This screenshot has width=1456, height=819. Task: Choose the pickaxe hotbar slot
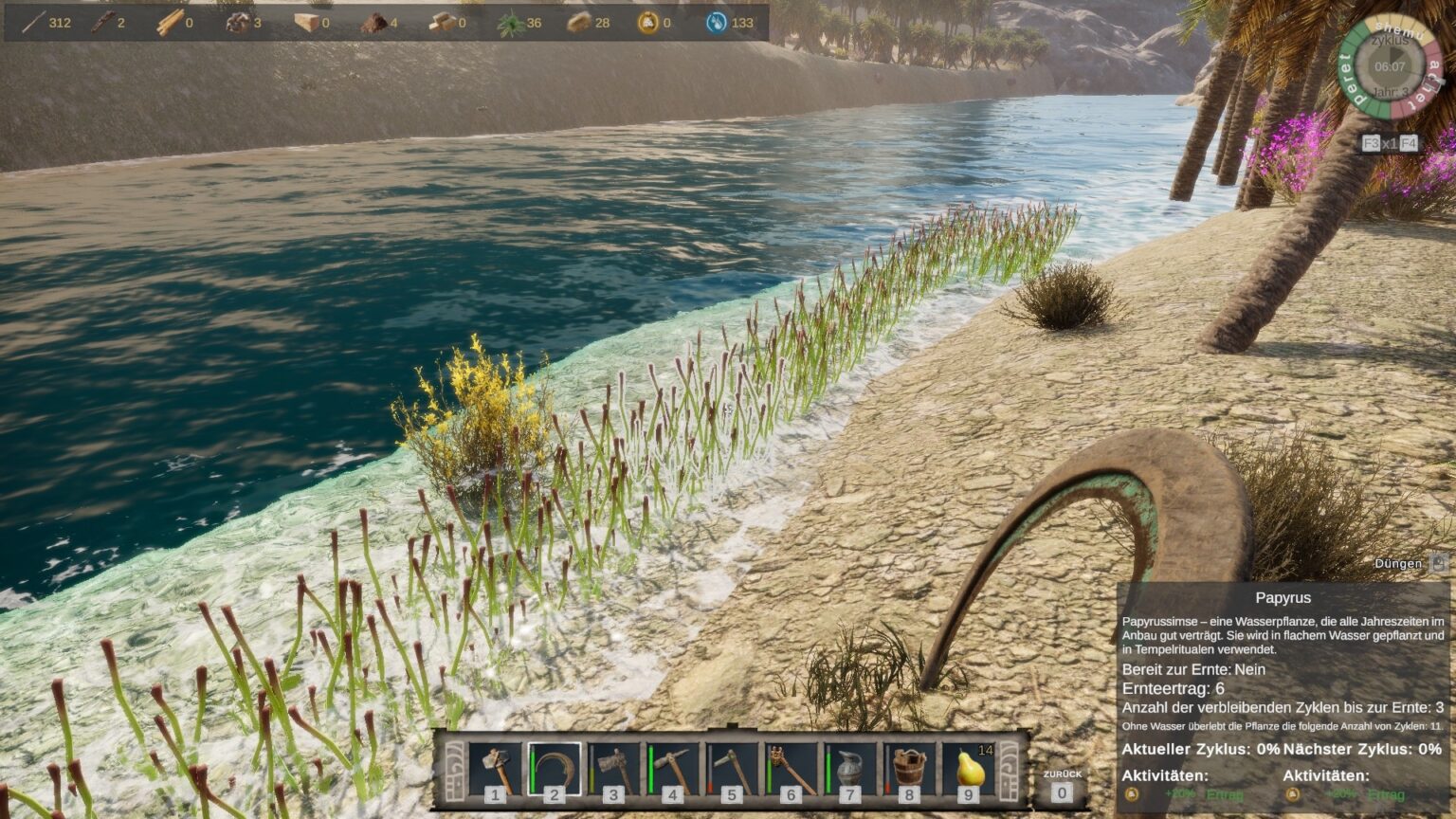pyautogui.click(x=673, y=768)
